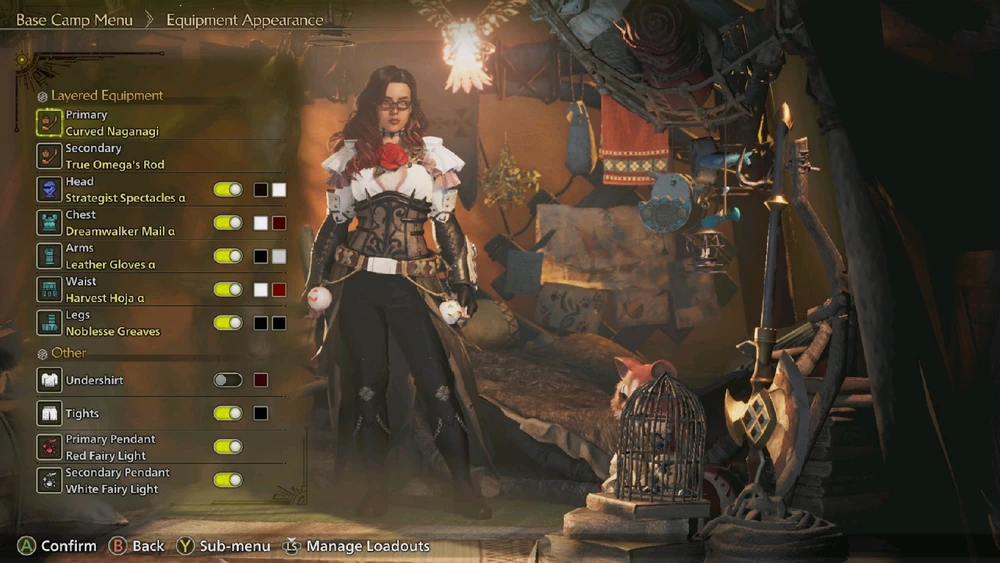Toggle the Tights display switch
1000x563 pixels.
click(x=228, y=413)
